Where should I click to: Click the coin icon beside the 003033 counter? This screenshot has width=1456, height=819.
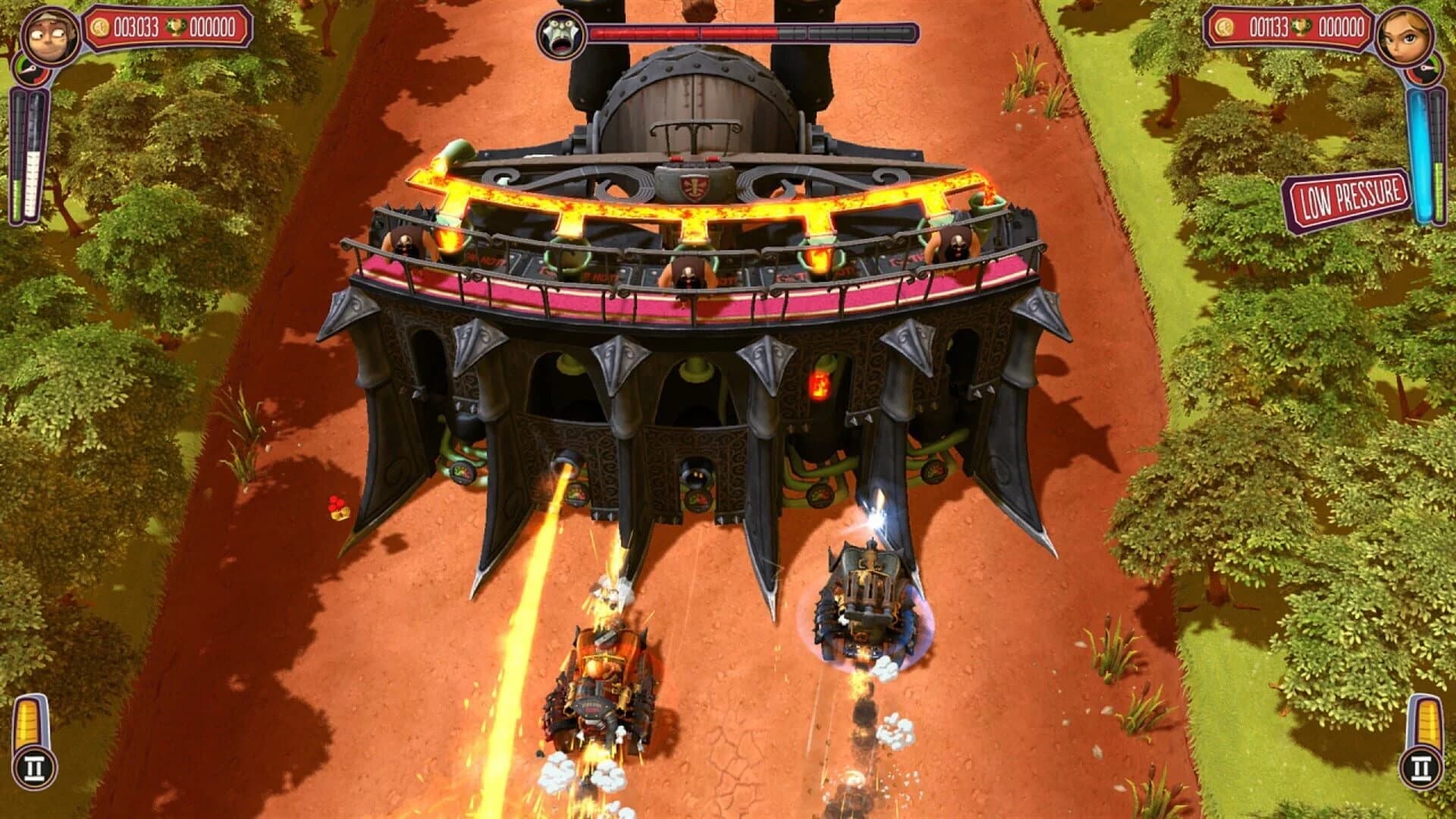click(100, 28)
